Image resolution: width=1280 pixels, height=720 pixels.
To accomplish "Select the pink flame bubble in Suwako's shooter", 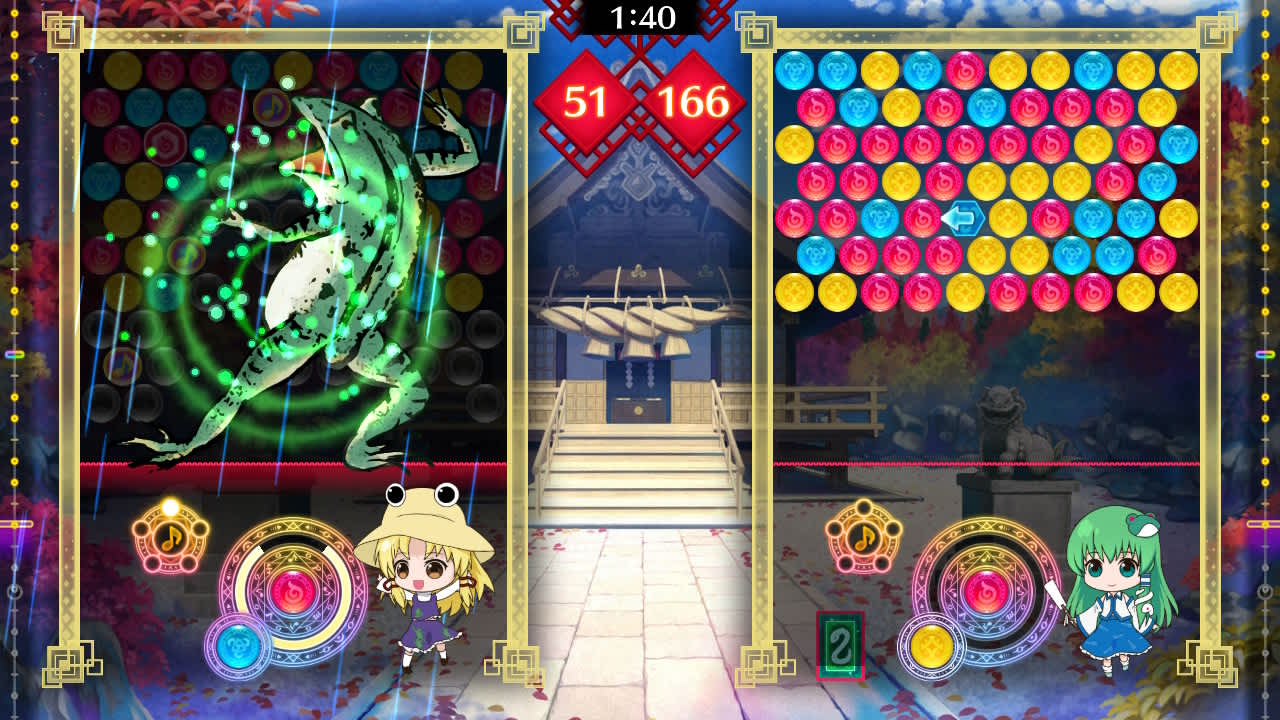I will [293, 592].
